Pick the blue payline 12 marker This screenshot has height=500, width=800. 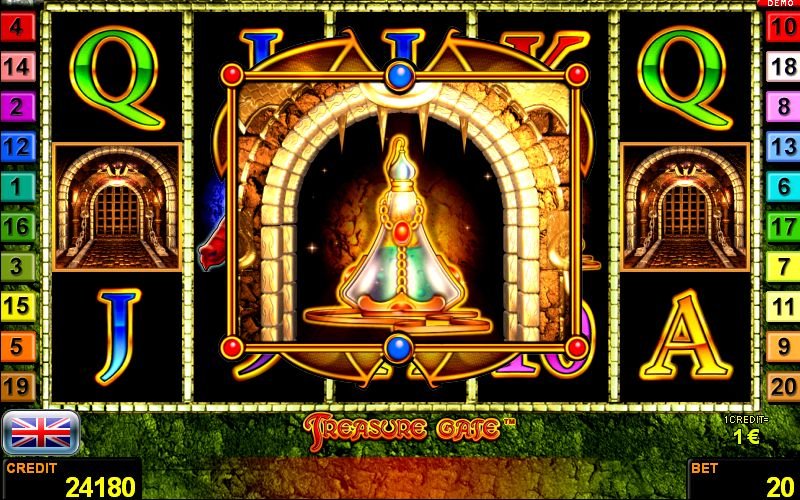[x=17, y=147]
